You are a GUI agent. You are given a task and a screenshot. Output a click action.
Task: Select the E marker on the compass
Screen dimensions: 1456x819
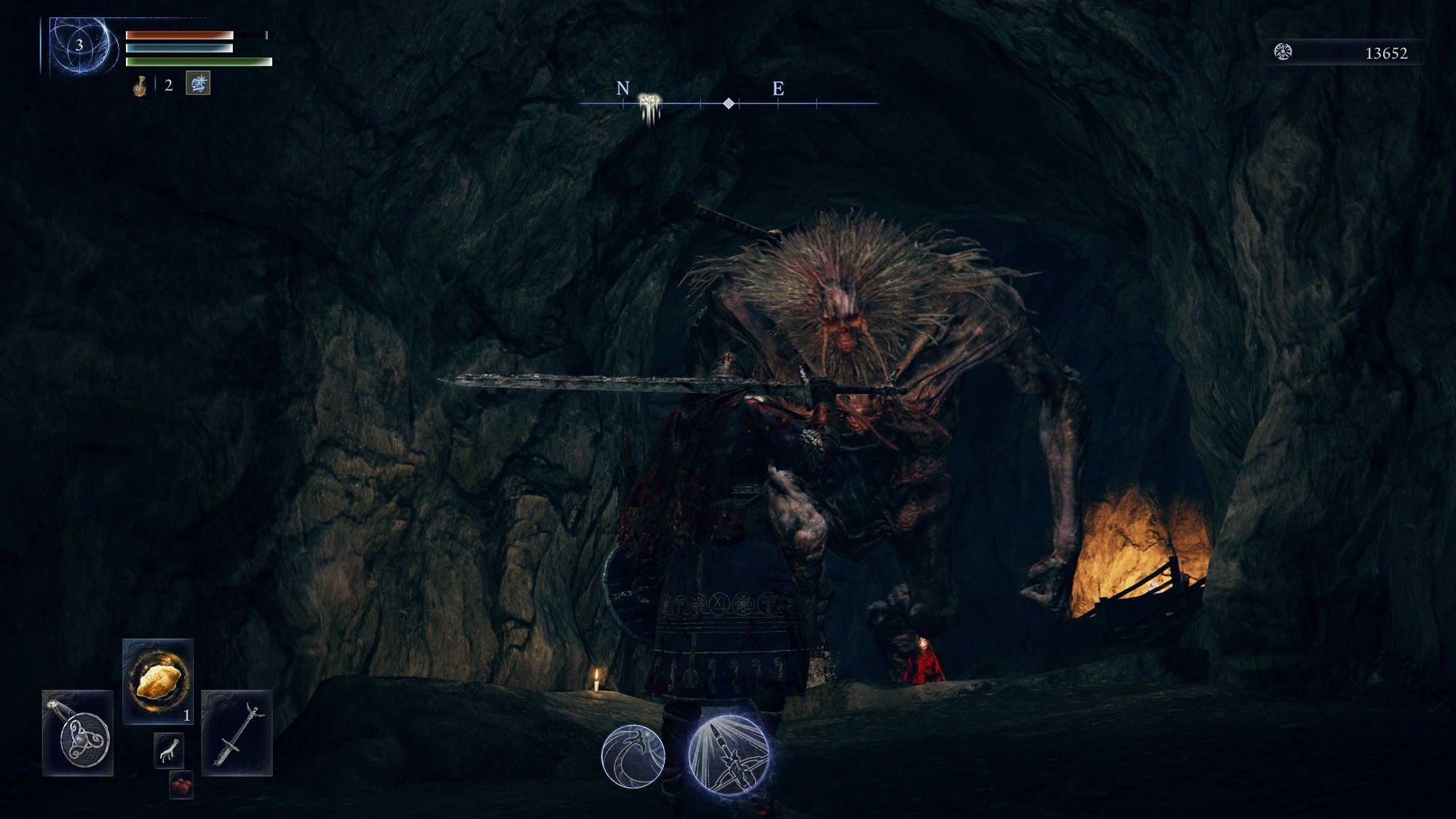[778, 90]
